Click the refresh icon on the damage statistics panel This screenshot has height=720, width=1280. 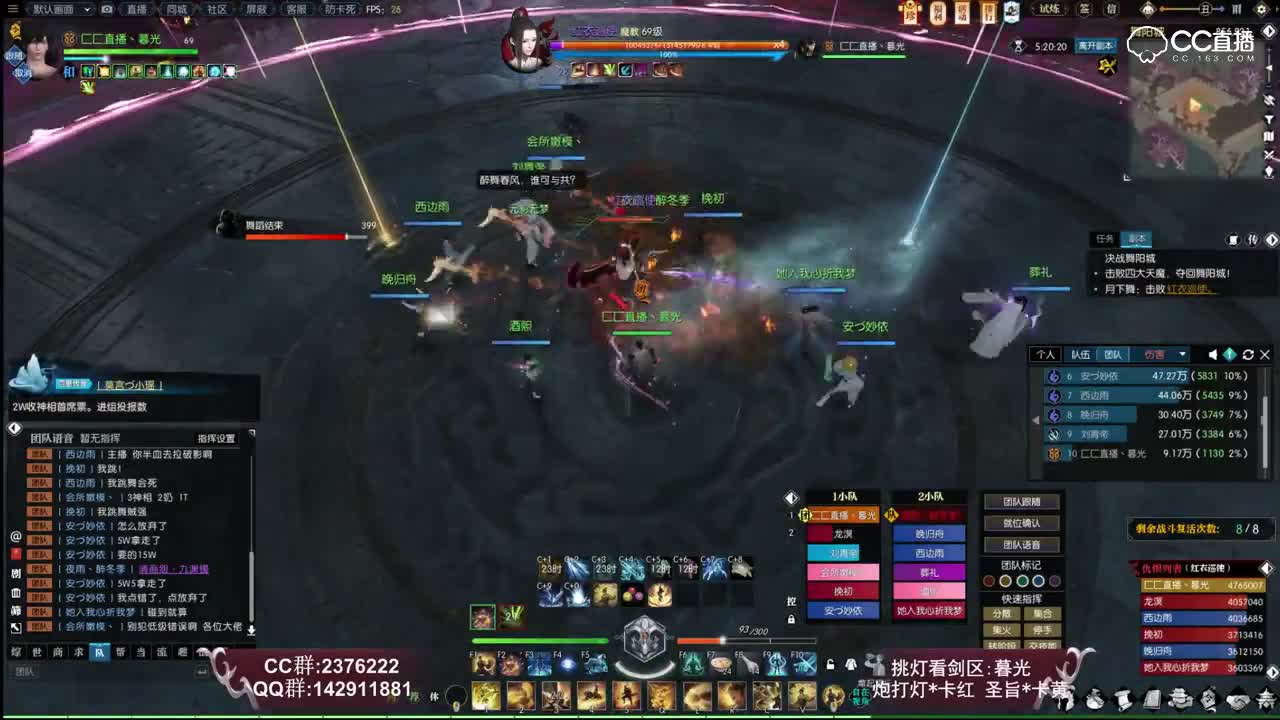pos(1248,354)
